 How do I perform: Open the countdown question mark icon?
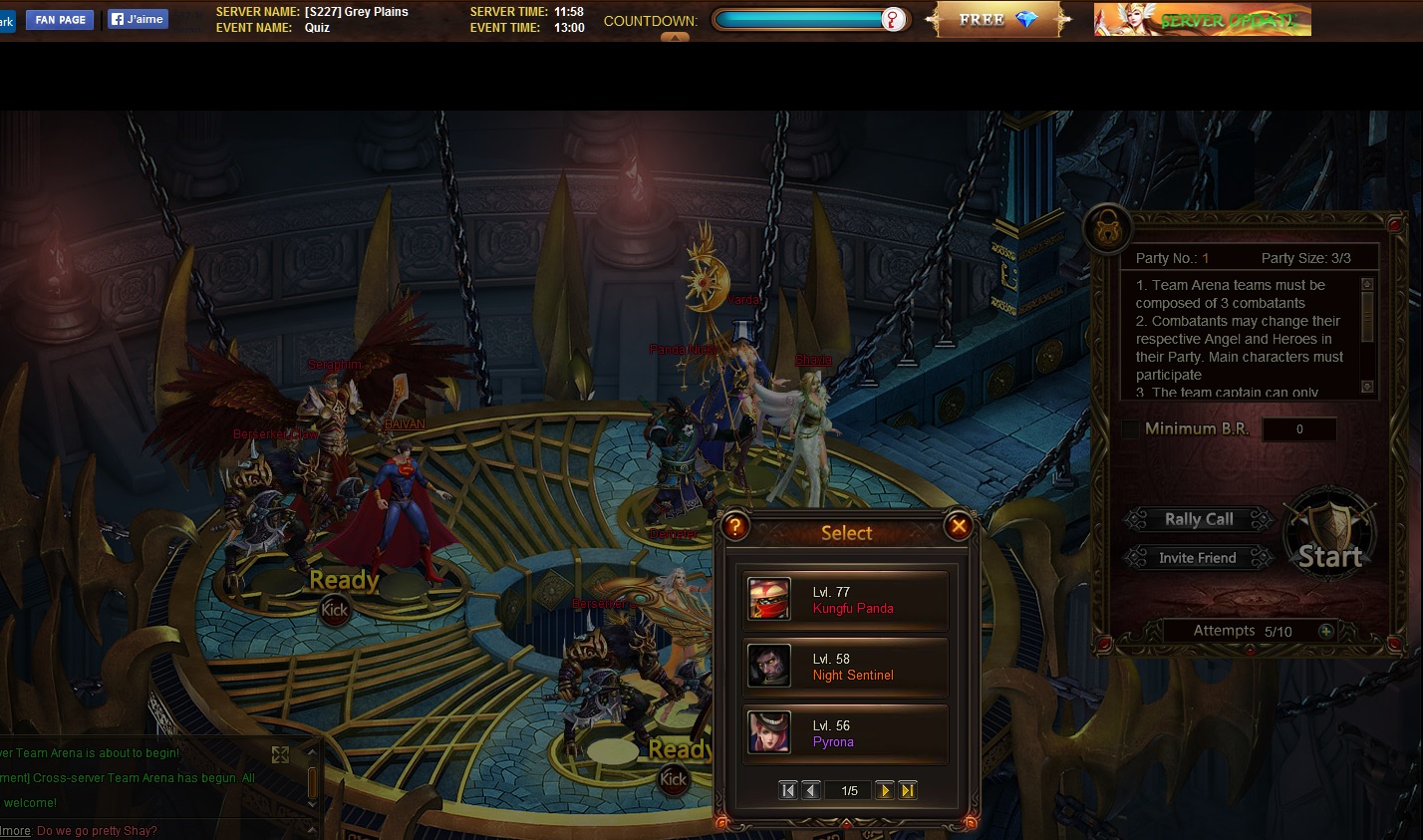(893, 20)
